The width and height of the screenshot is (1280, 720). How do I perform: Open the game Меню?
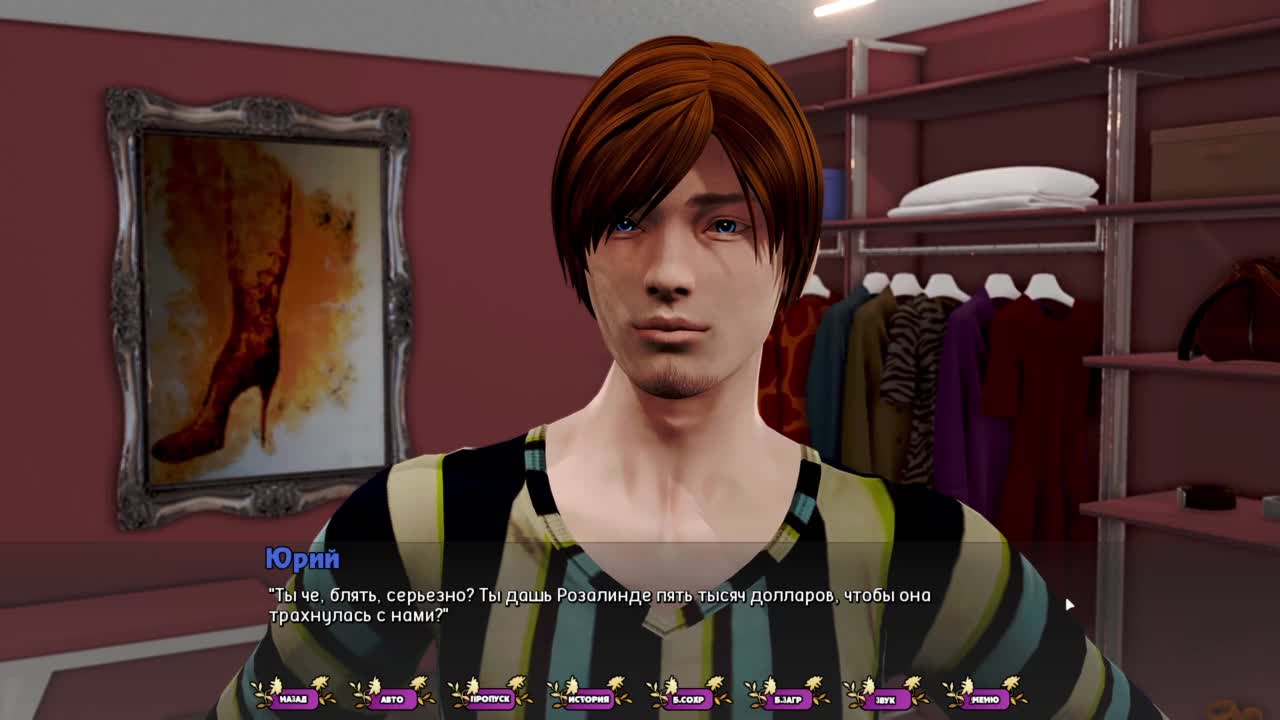click(x=984, y=699)
